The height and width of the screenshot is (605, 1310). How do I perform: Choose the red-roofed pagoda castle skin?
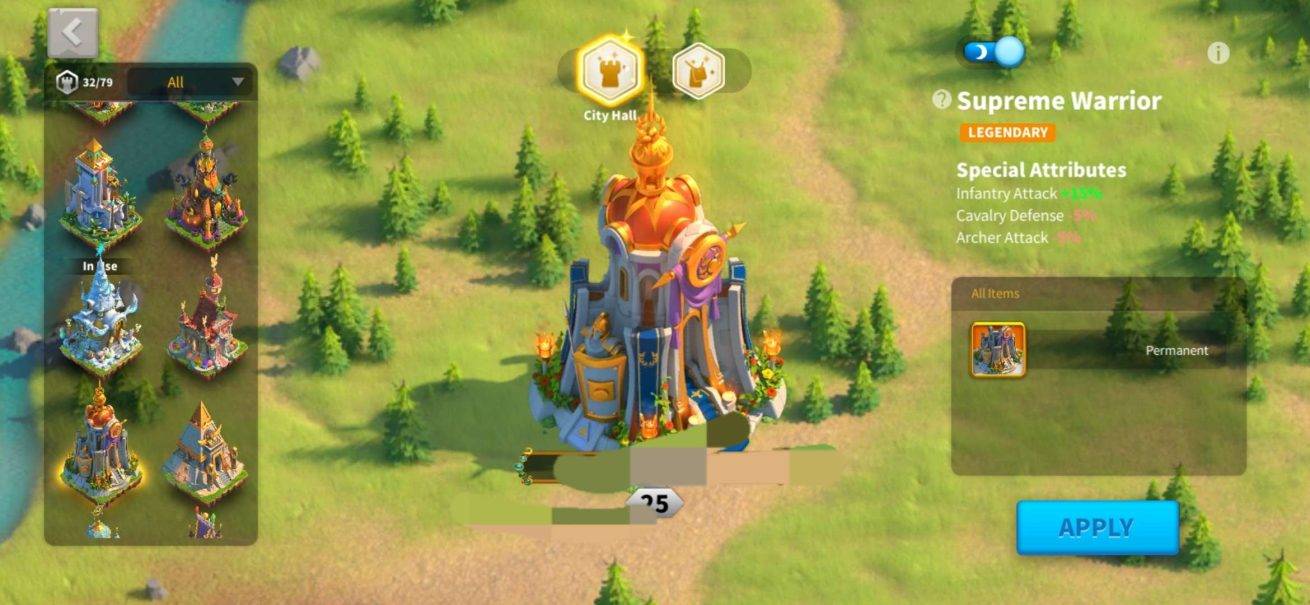[205, 320]
